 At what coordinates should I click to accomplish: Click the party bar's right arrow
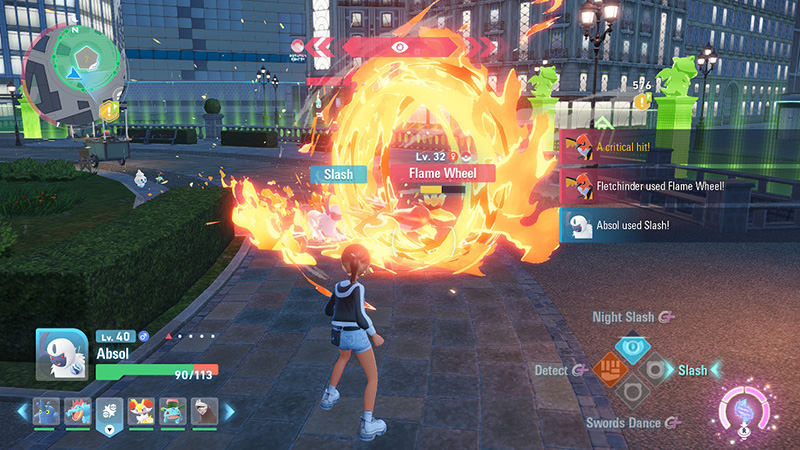point(229,411)
